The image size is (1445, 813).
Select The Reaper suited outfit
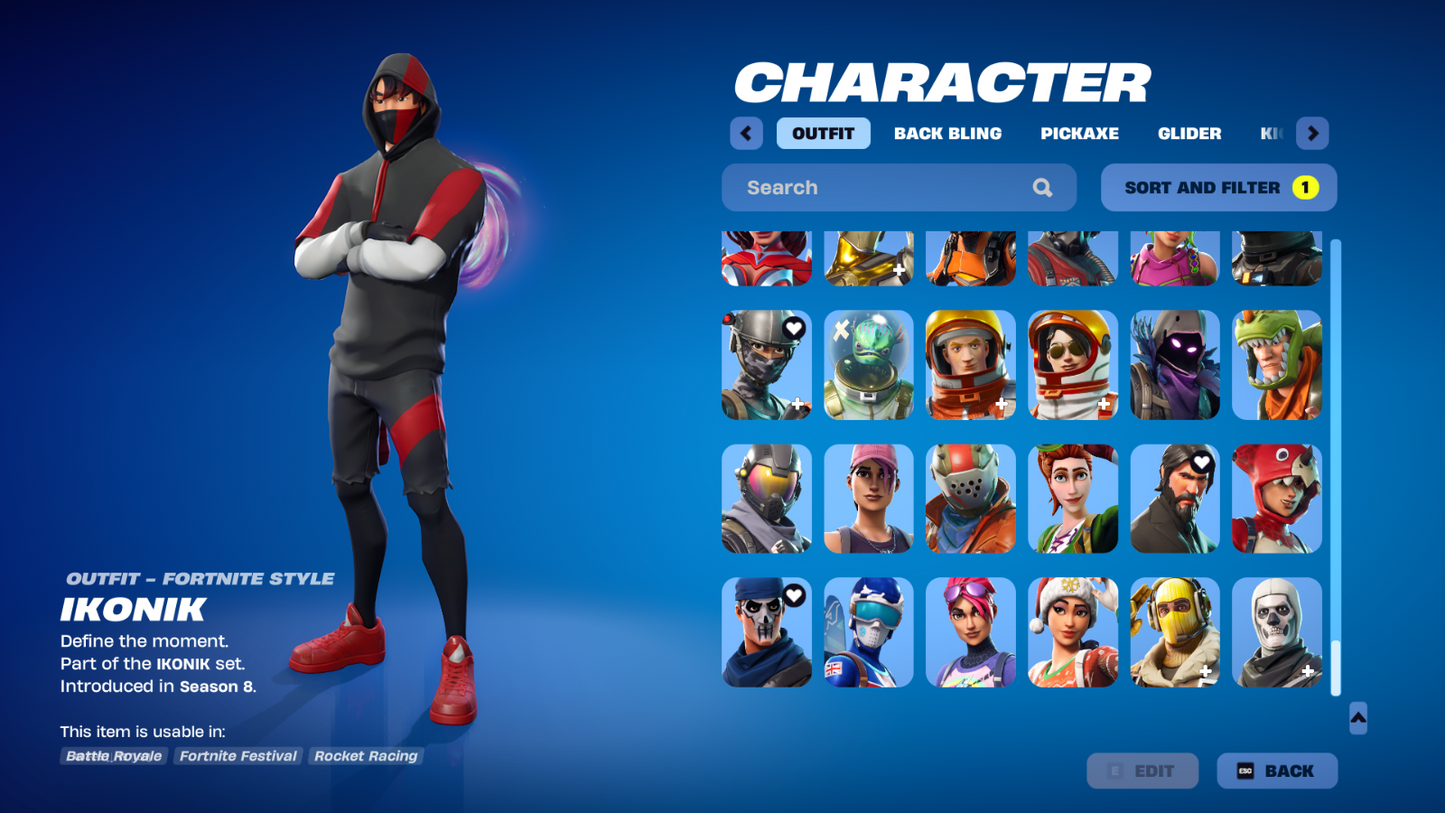[x=1174, y=498]
